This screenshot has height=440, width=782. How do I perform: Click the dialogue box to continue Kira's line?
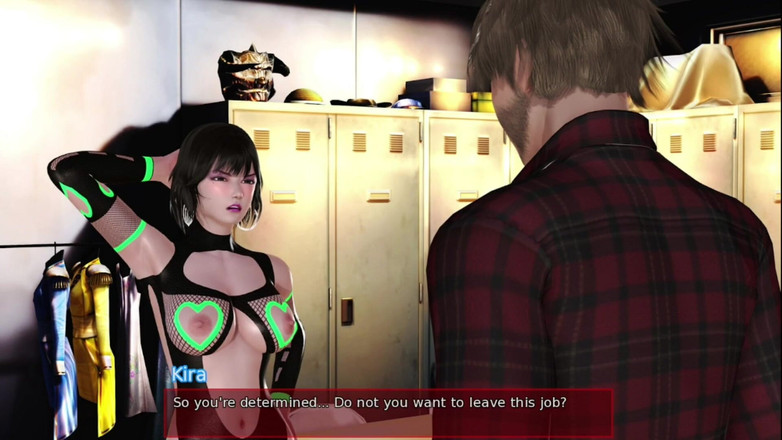click(389, 411)
